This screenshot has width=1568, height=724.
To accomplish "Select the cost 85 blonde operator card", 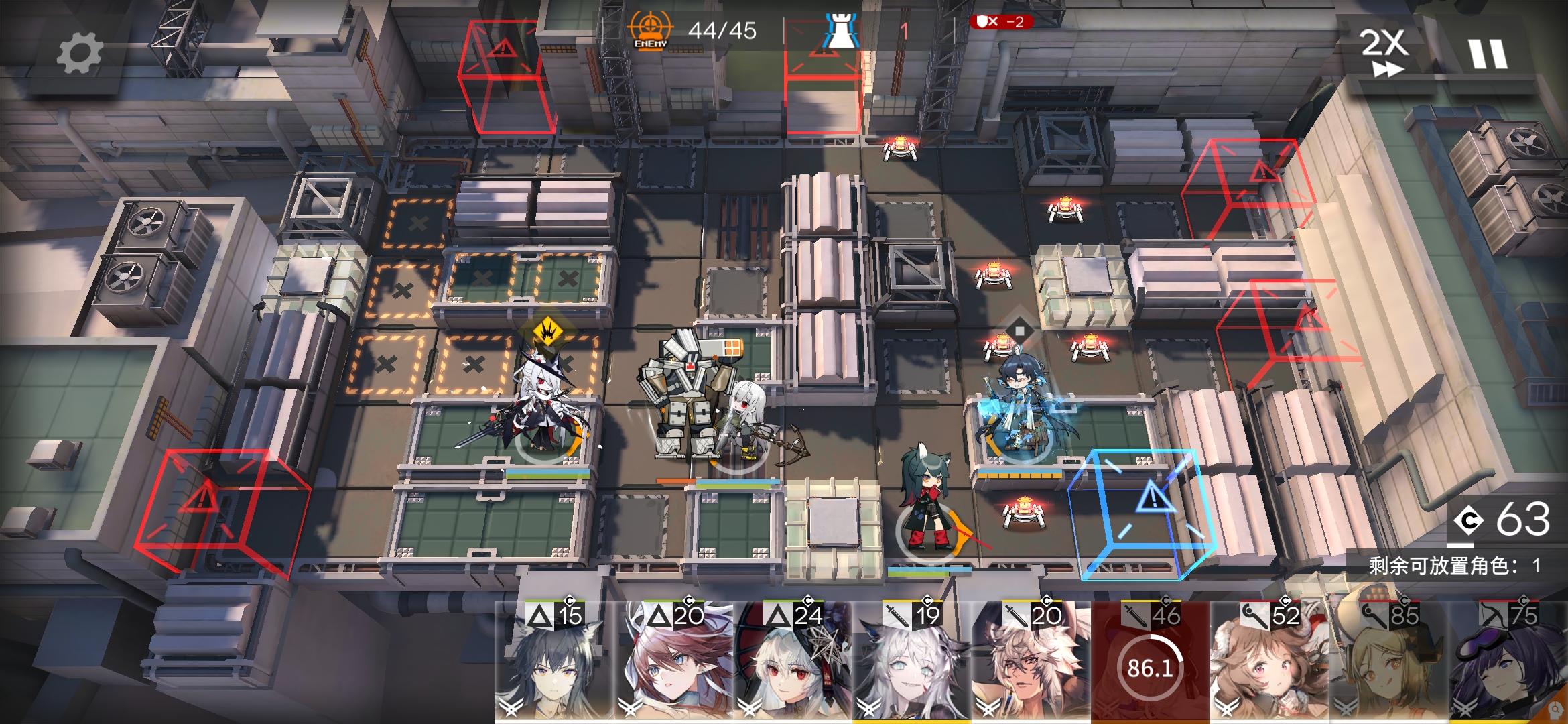I will (1388, 662).
